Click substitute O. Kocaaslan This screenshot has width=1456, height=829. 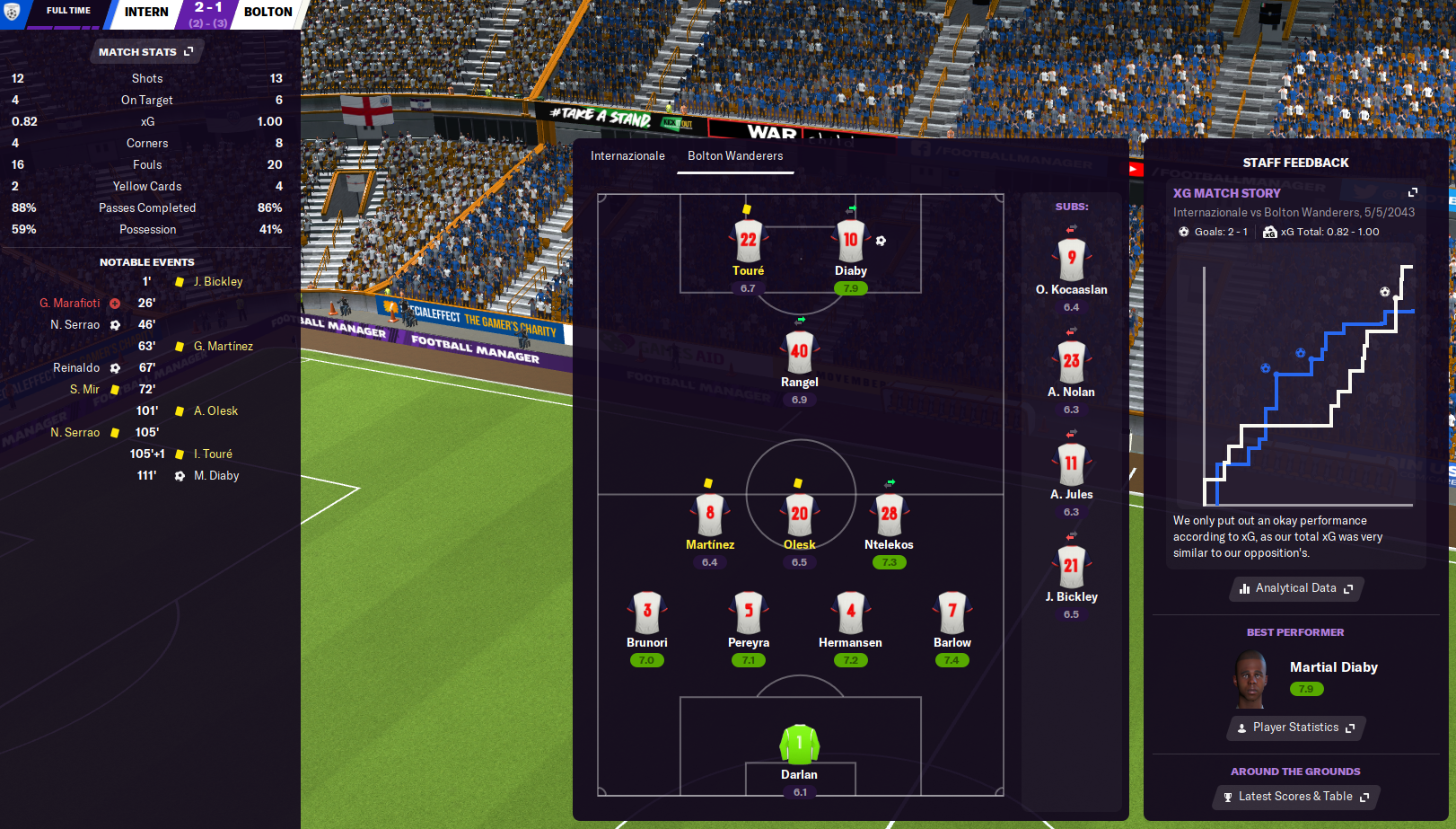click(1071, 259)
